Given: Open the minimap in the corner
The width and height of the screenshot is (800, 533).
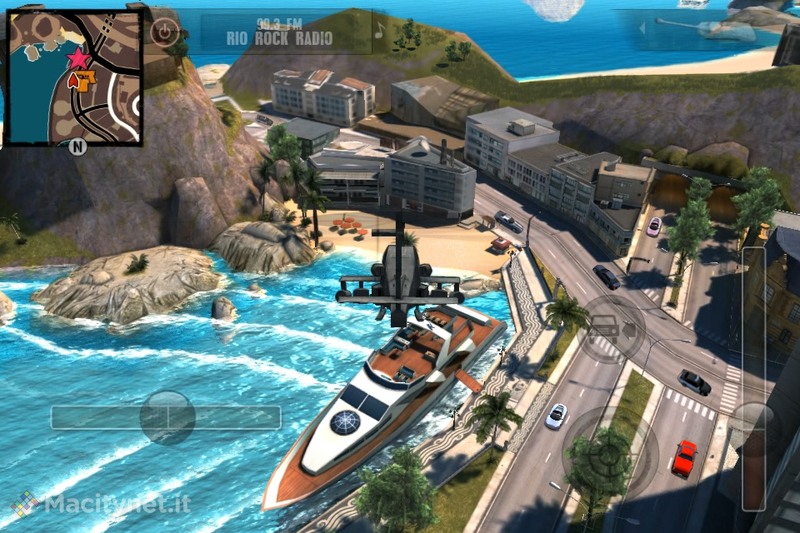Looking at the screenshot, I should pyautogui.click(x=75, y=76).
